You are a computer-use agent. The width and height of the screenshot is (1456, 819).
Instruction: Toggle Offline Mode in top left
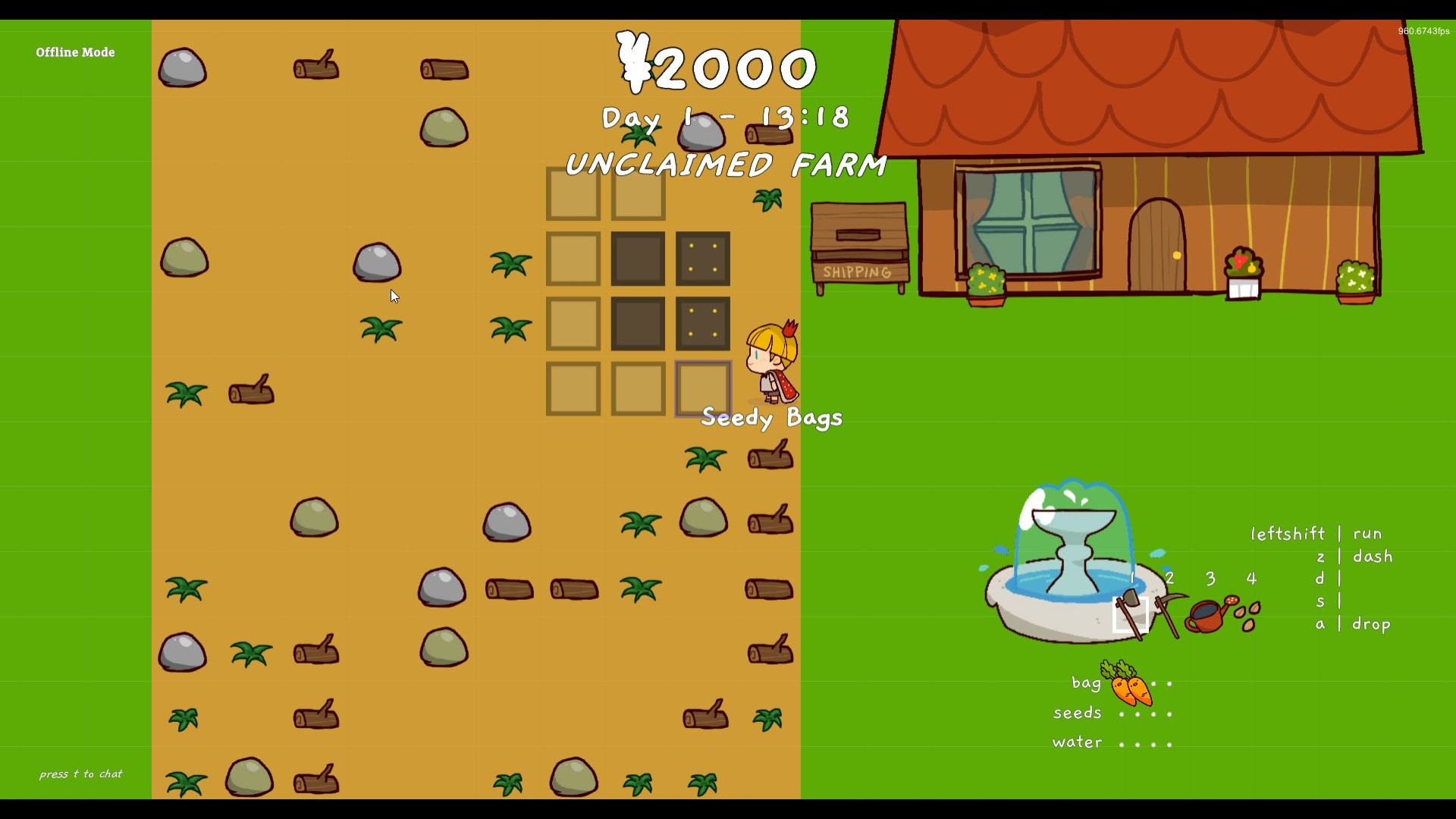pos(74,52)
